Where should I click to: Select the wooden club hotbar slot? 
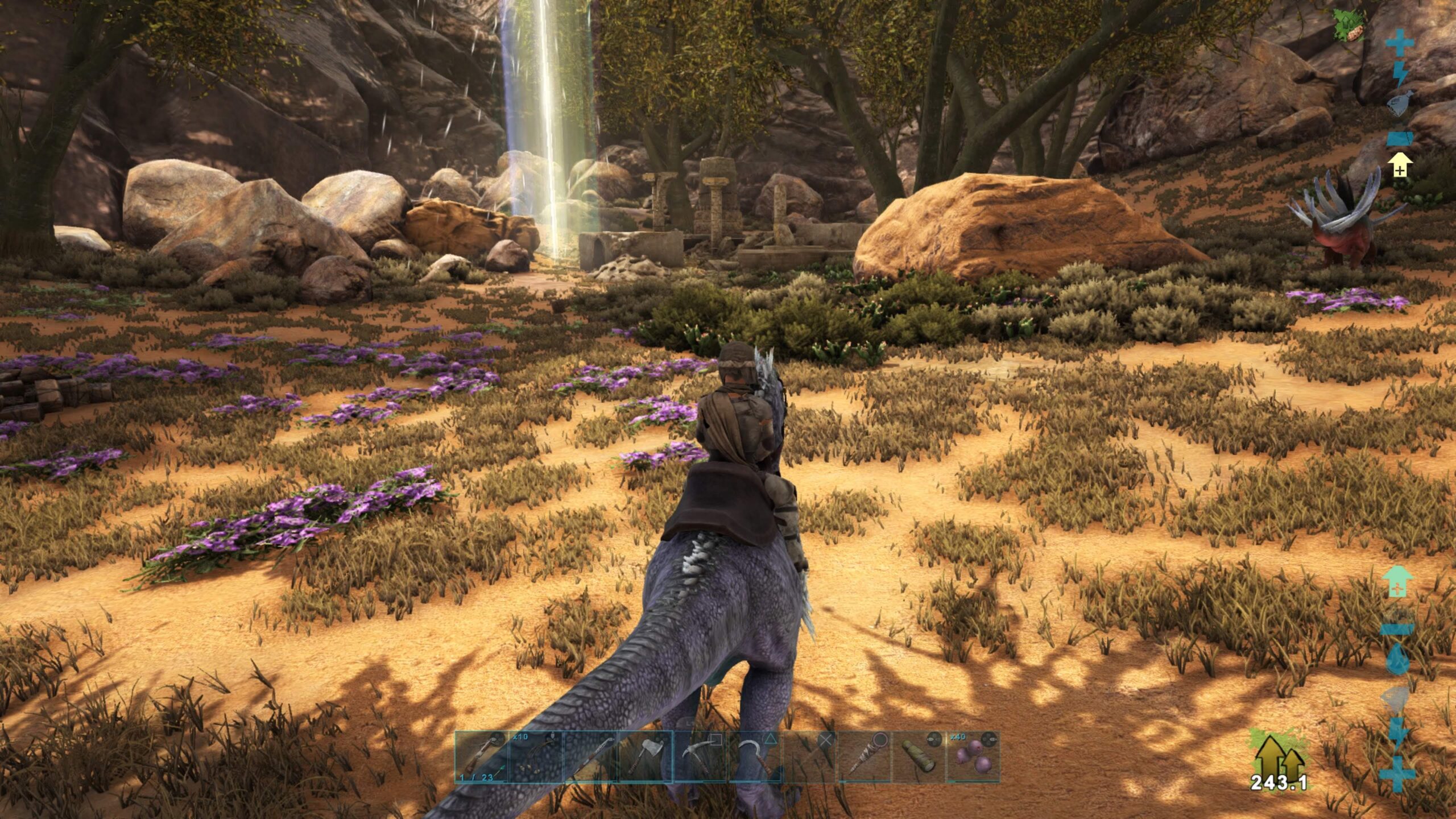(864, 757)
